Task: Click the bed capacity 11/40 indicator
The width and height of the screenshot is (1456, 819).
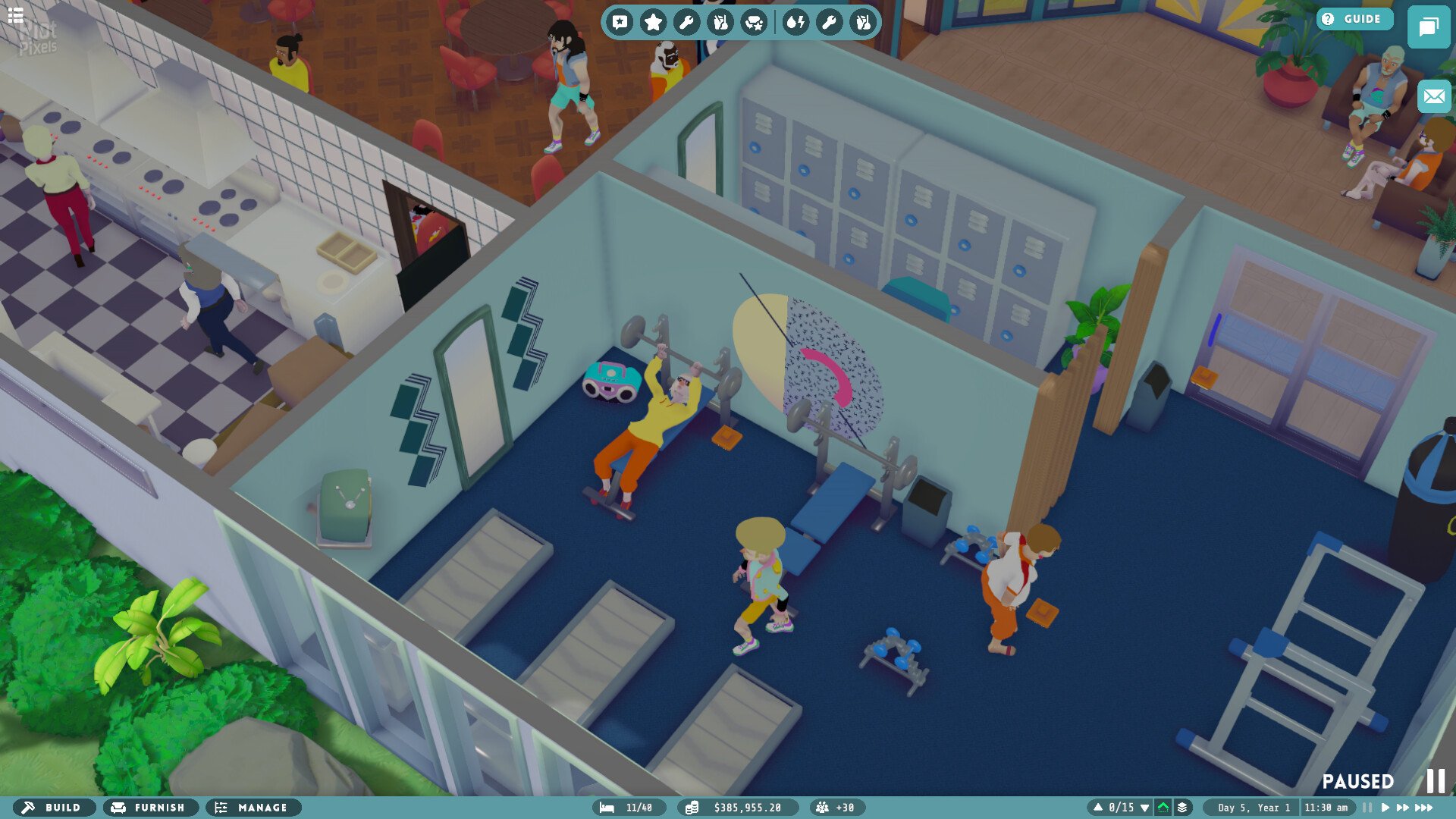Action: click(629, 808)
